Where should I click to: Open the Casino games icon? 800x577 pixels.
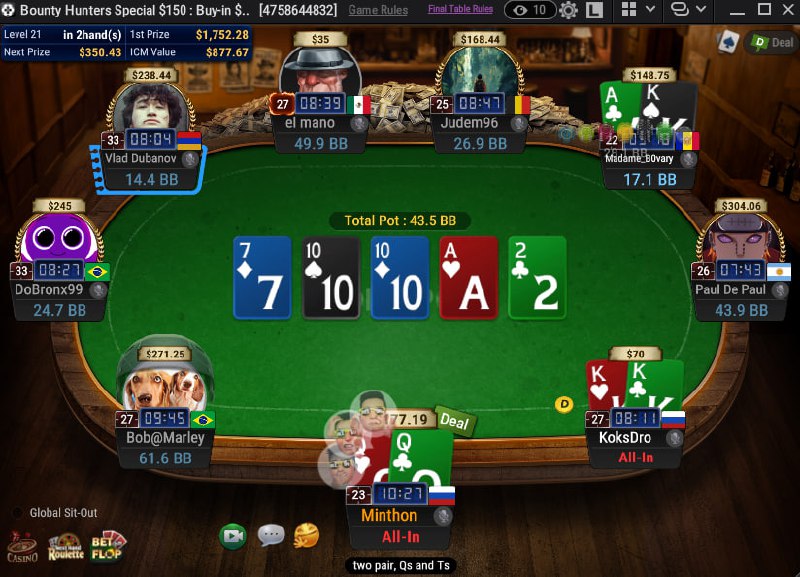pos(22,546)
